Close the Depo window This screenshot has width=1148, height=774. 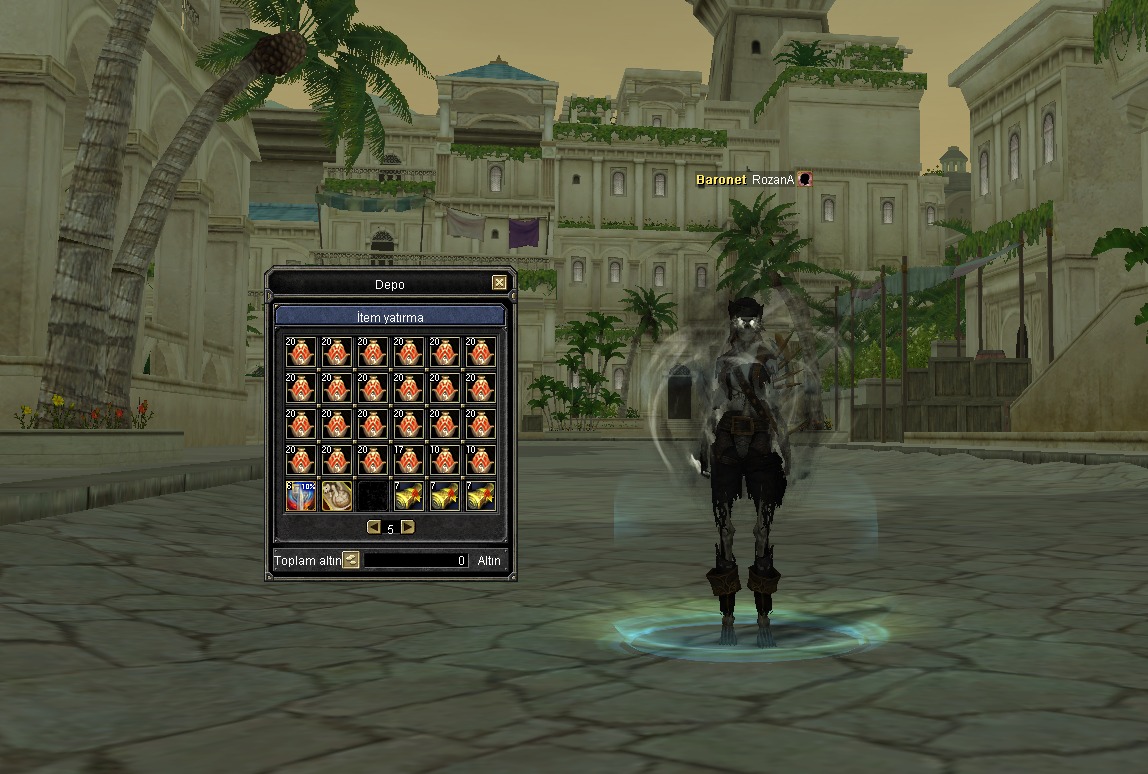tap(499, 283)
